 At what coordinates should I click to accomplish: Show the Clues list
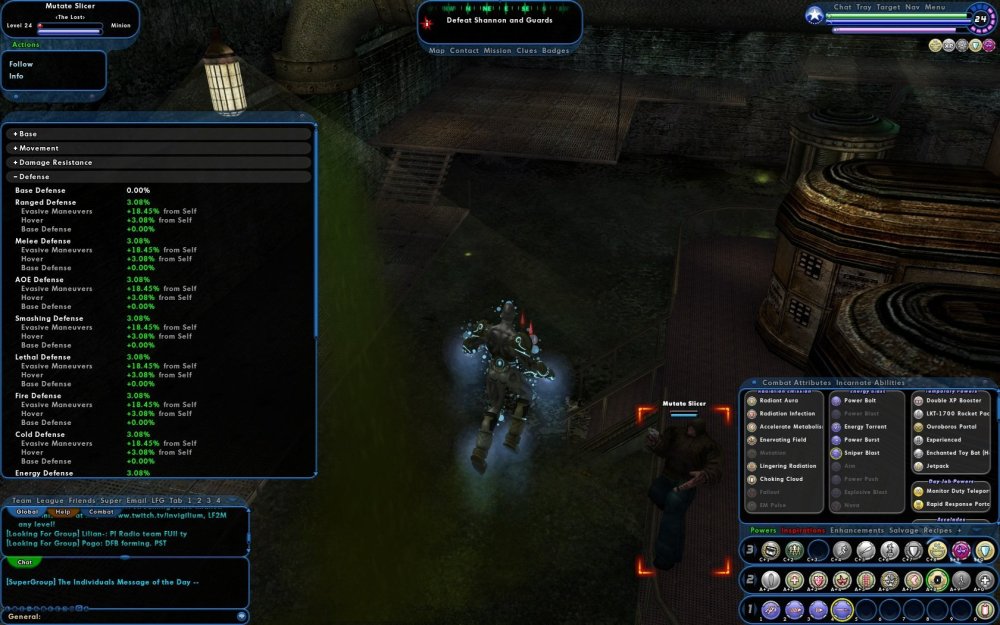(526, 50)
